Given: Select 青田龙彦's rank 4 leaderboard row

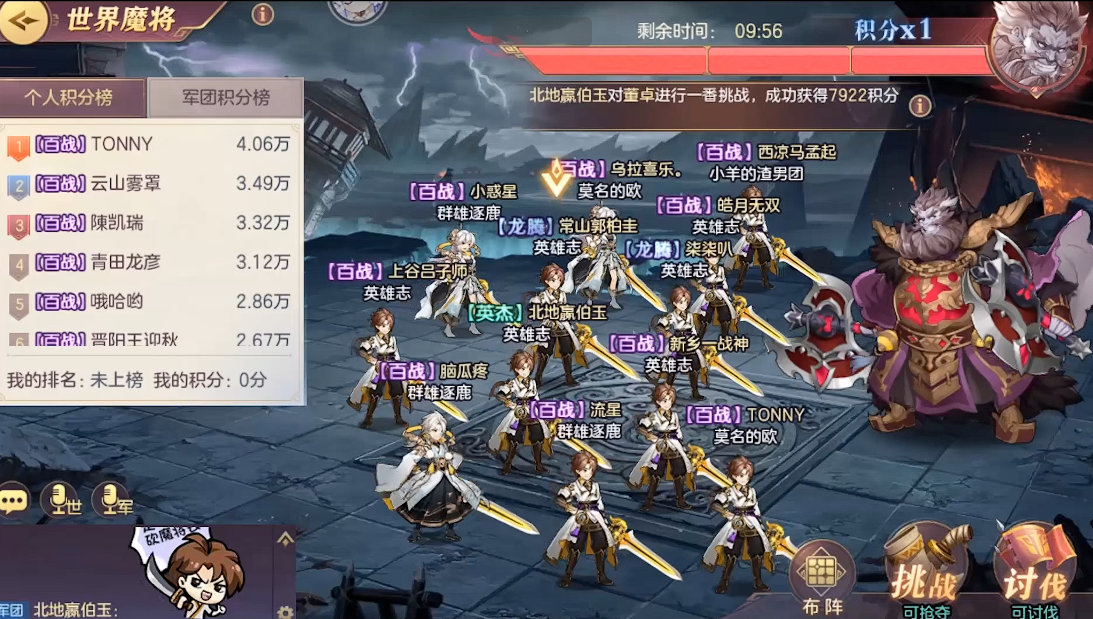Looking at the screenshot, I should (150, 263).
